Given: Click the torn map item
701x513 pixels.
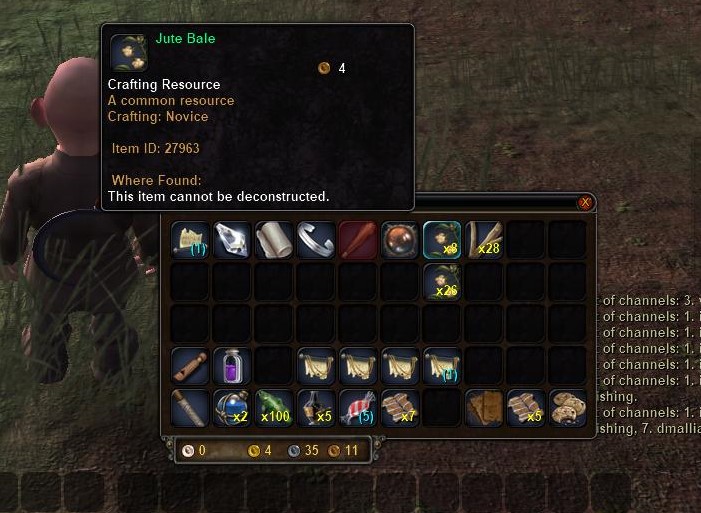Looking at the screenshot, I should point(189,239).
